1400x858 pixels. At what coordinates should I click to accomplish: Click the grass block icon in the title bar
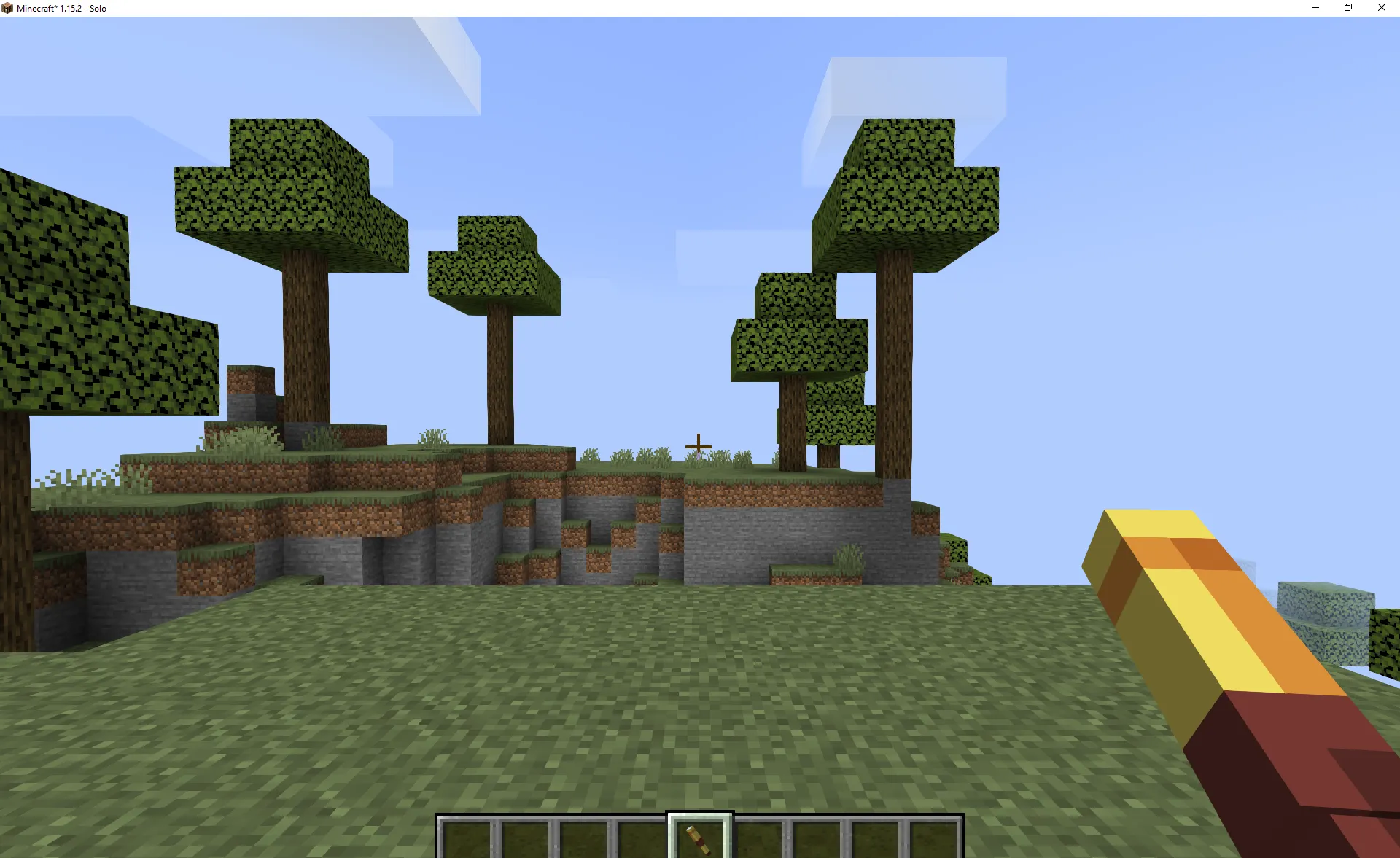click(x=7, y=8)
